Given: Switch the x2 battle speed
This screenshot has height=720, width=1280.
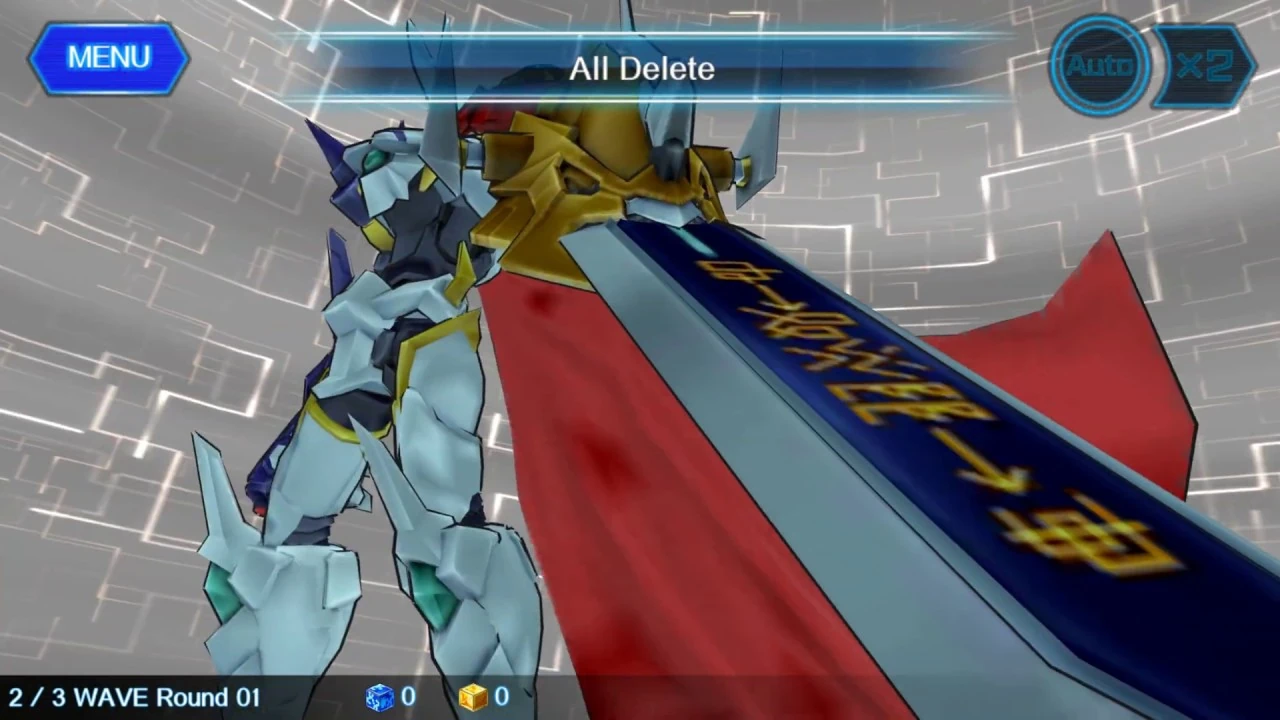Looking at the screenshot, I should (x=1206, y=66).
